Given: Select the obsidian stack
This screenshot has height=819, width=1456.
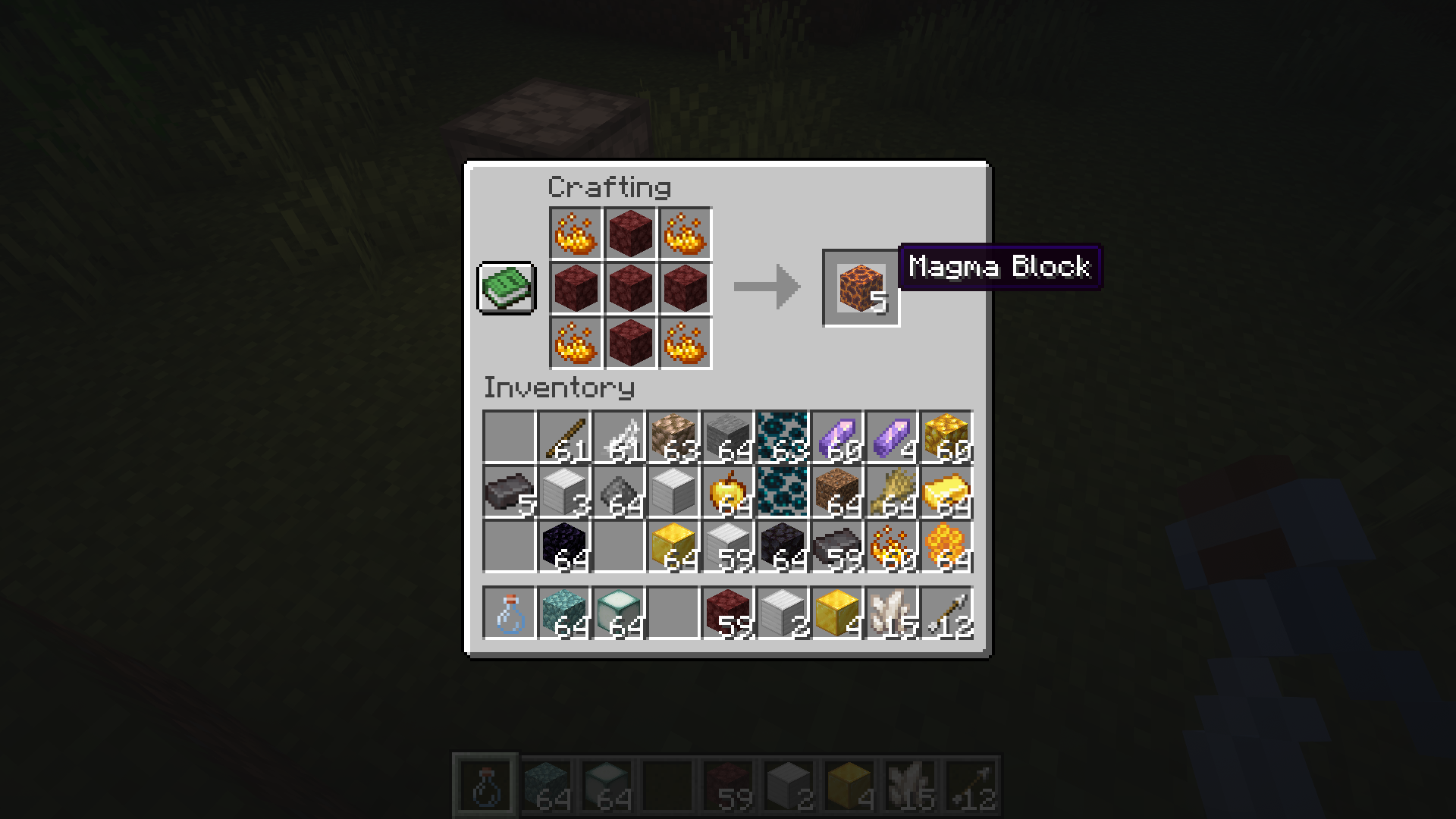Looking at the screenshot, I should (564, 547).
